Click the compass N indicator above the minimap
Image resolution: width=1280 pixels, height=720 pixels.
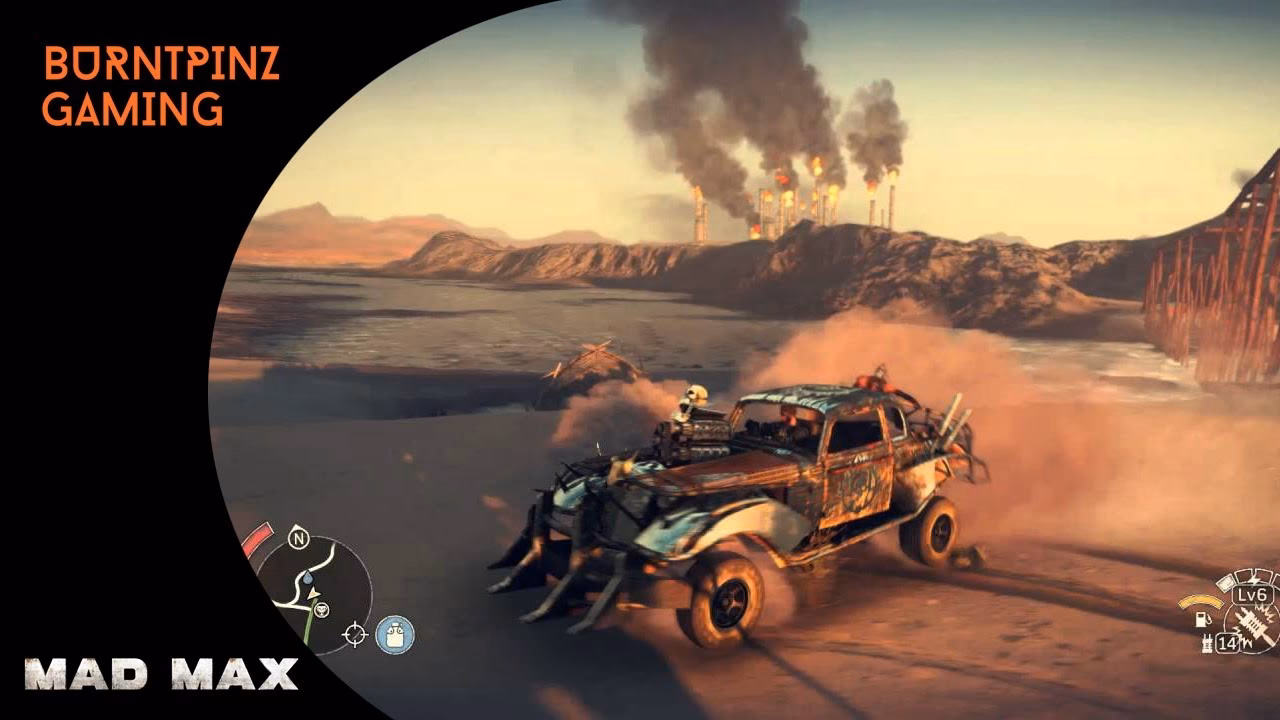coord(299,538)
